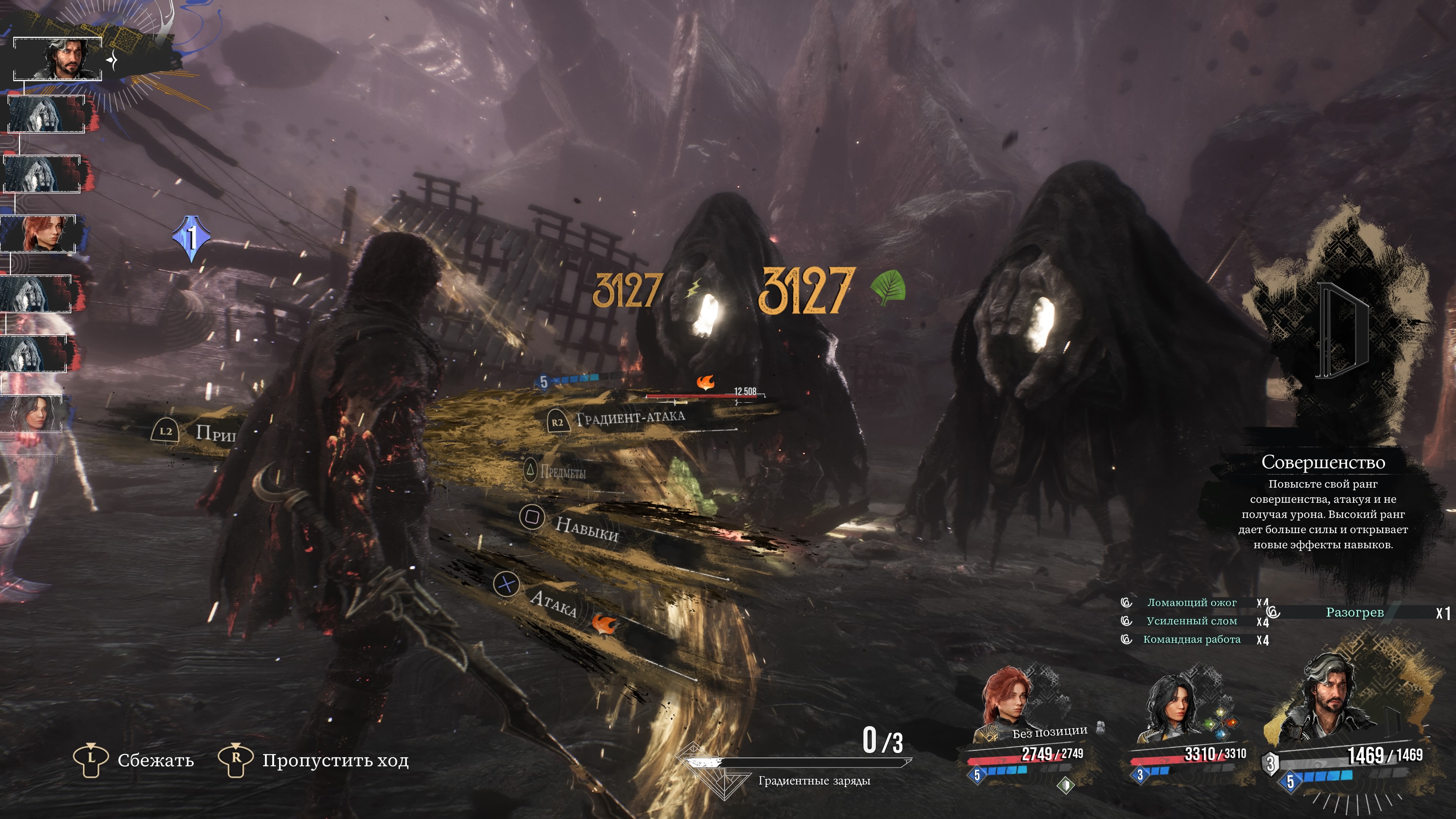This screenshot has height=819, width=1456.
Task: Click the Усиленный слом buff entry
Action: point(1191,621)
